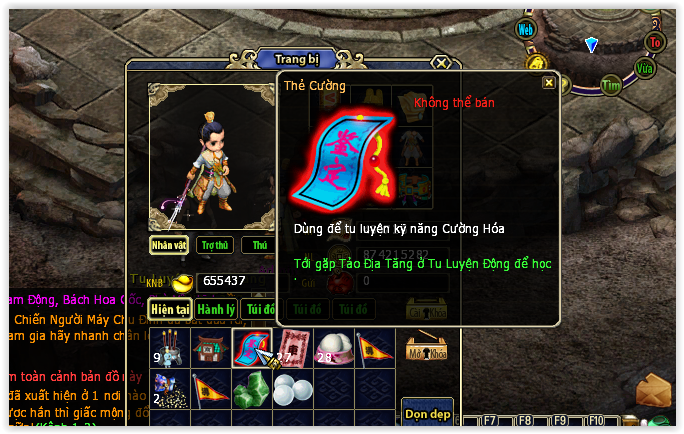Viewport: 684px width, 434px height.
Task: Open the mail envelope icon
Action: click(652, 390)
